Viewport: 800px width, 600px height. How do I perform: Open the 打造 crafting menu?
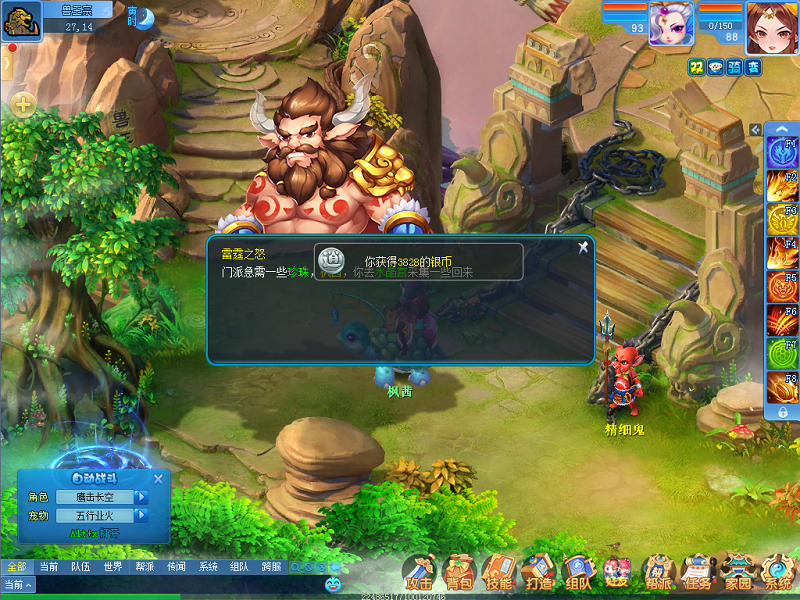tap(538, 572)
